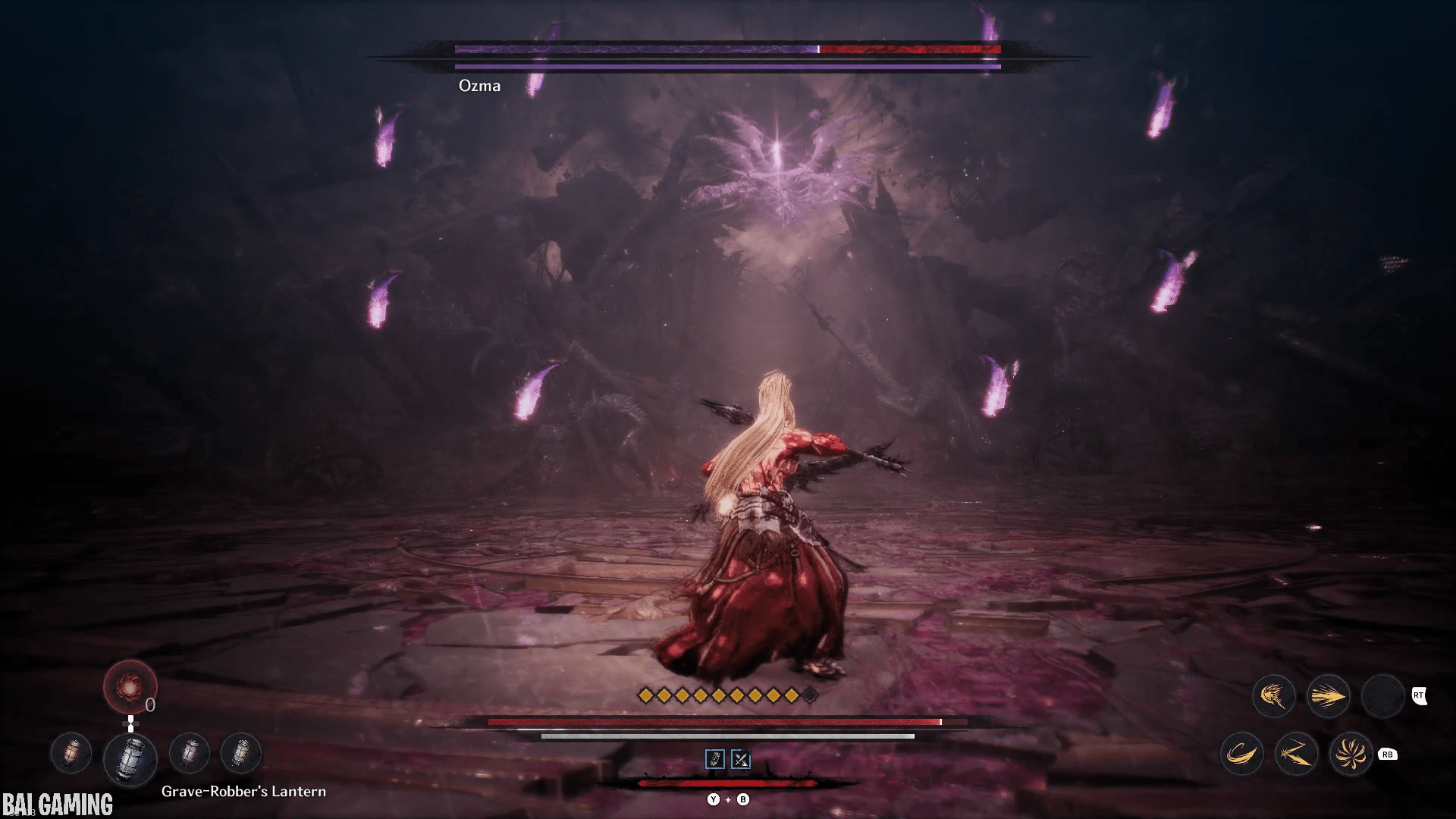
Task: Cast the golden flower burst skill
Action: (1351, 754)
